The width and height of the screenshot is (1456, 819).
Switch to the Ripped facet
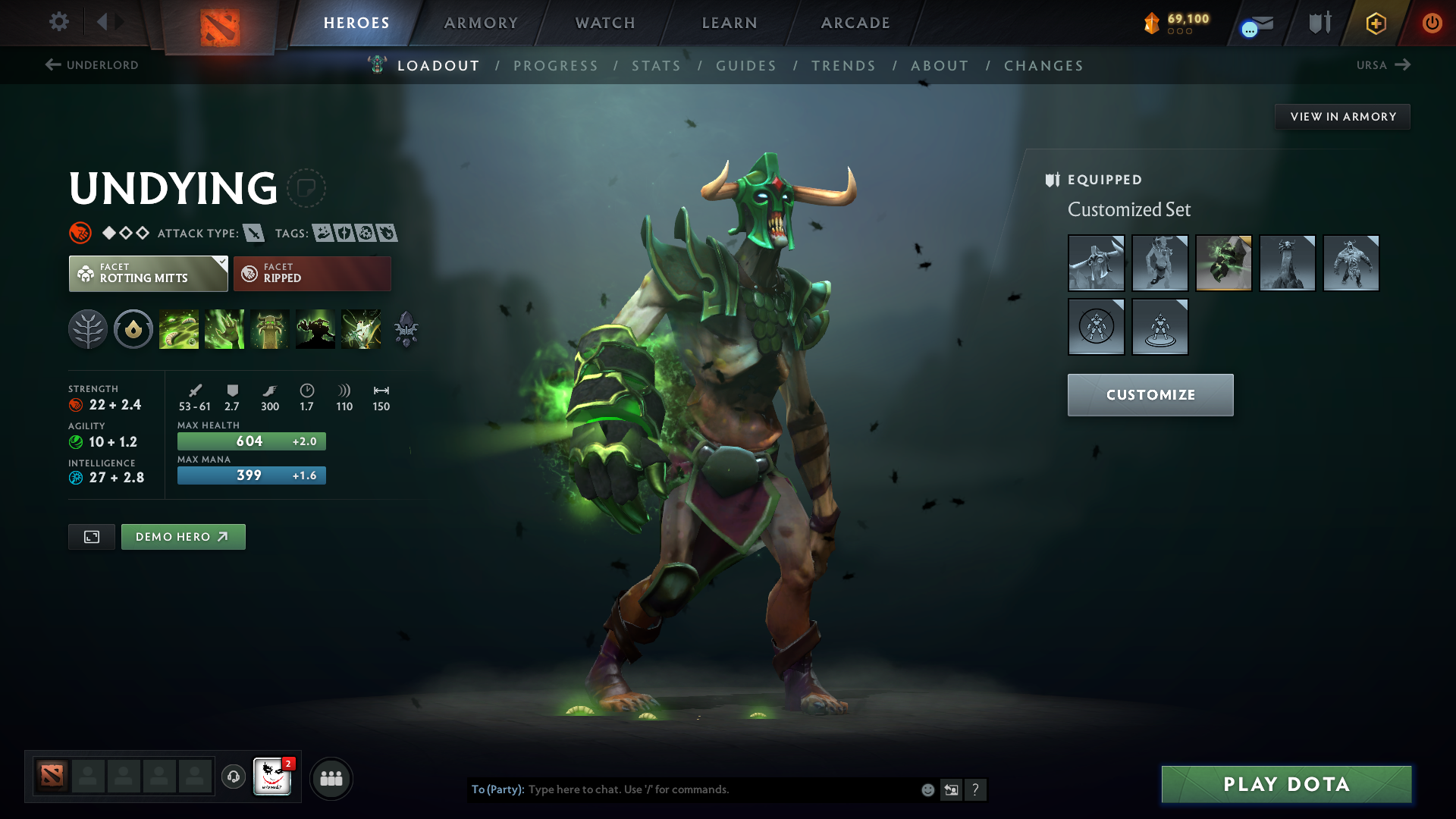click(x=312, y=273)
